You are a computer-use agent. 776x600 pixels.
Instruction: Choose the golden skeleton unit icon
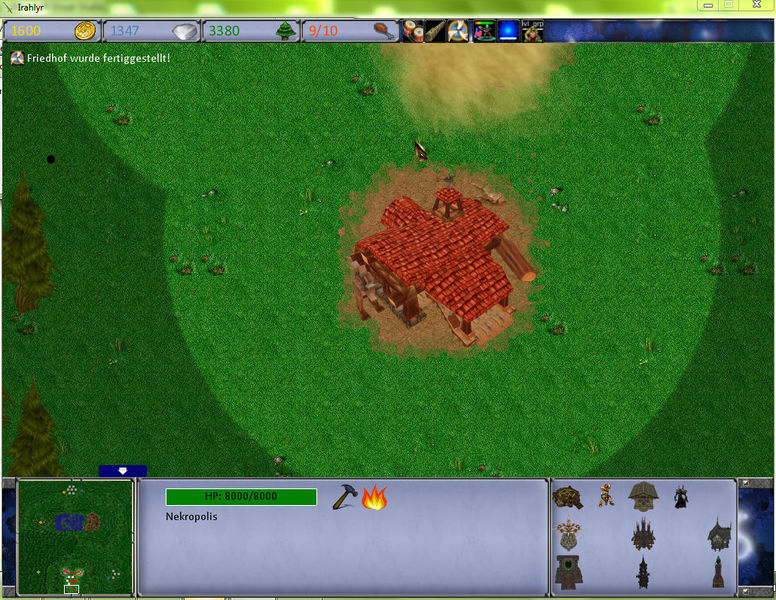tap(607, 495)
